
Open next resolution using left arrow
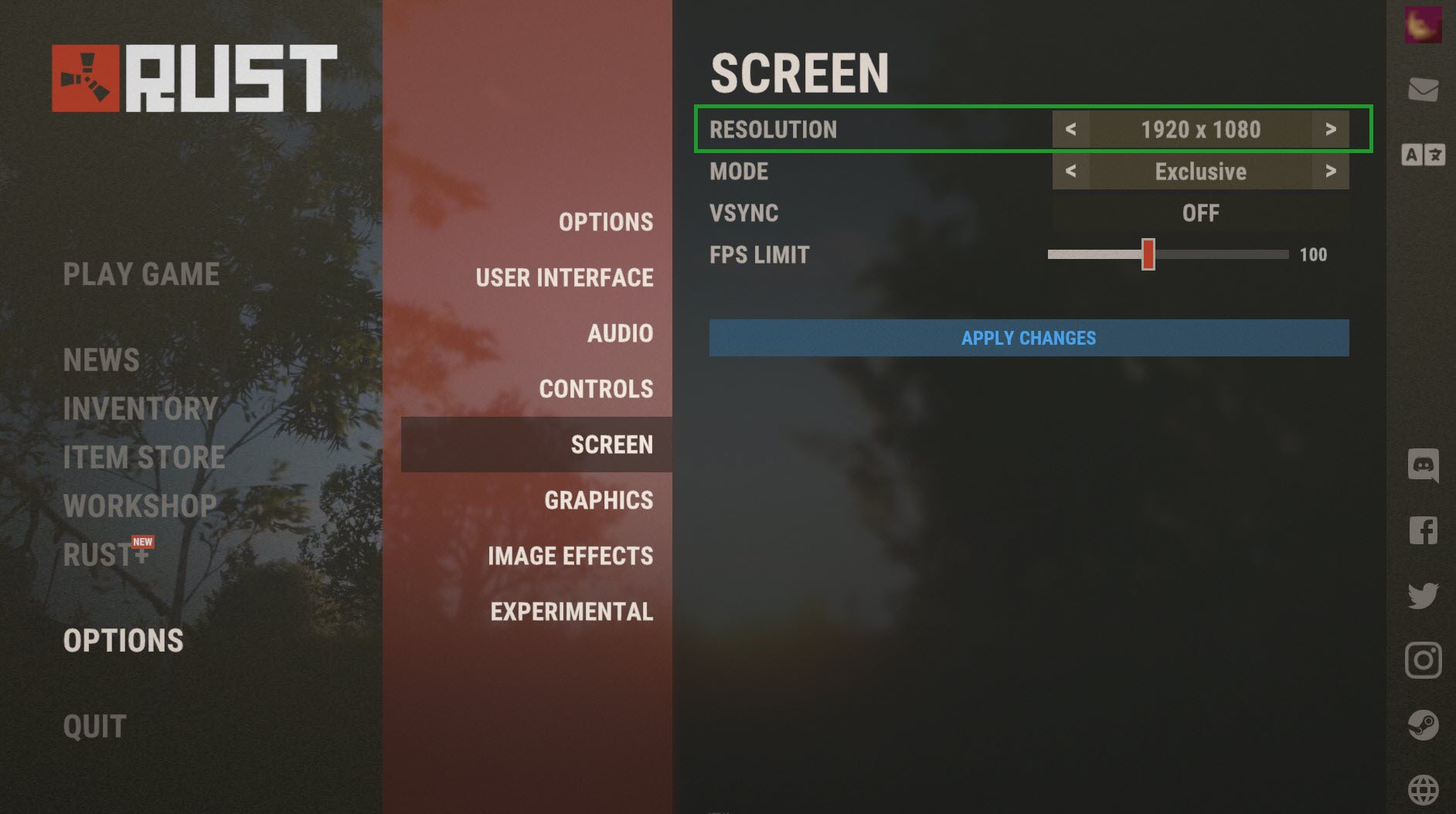(x=1070, y=130)
